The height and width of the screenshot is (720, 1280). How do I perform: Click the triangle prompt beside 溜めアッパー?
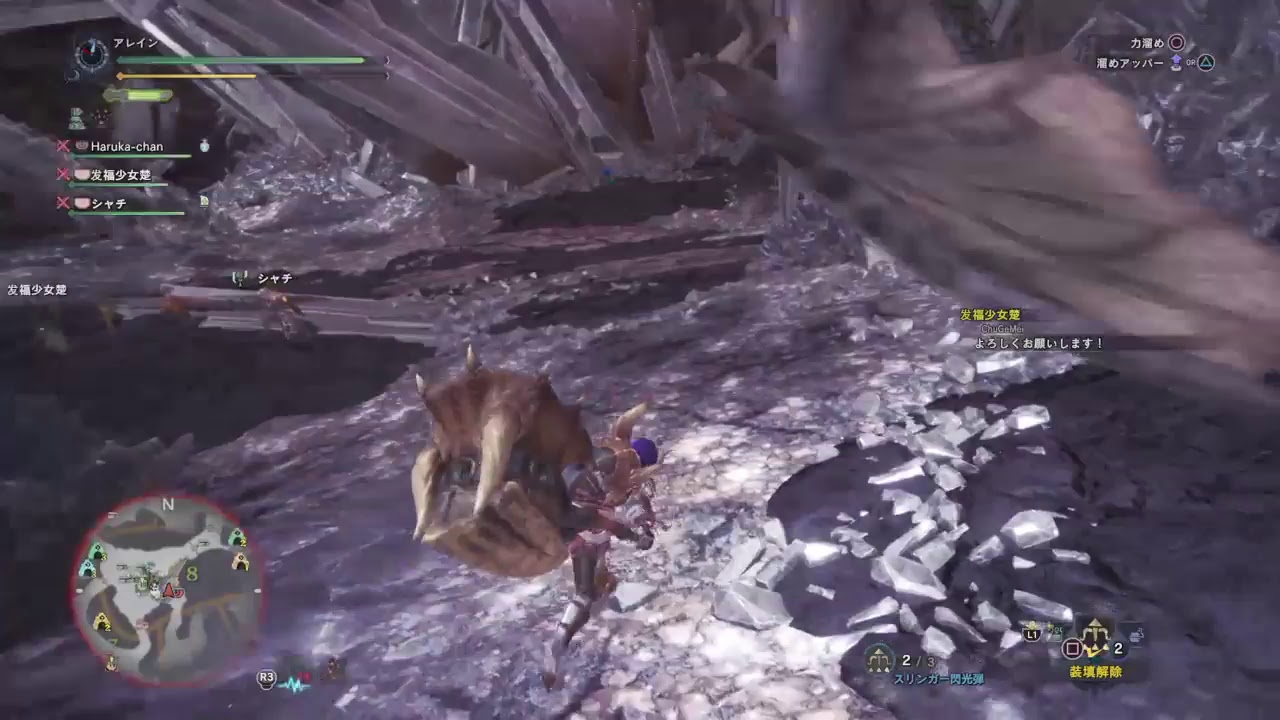click(1205, 62)
